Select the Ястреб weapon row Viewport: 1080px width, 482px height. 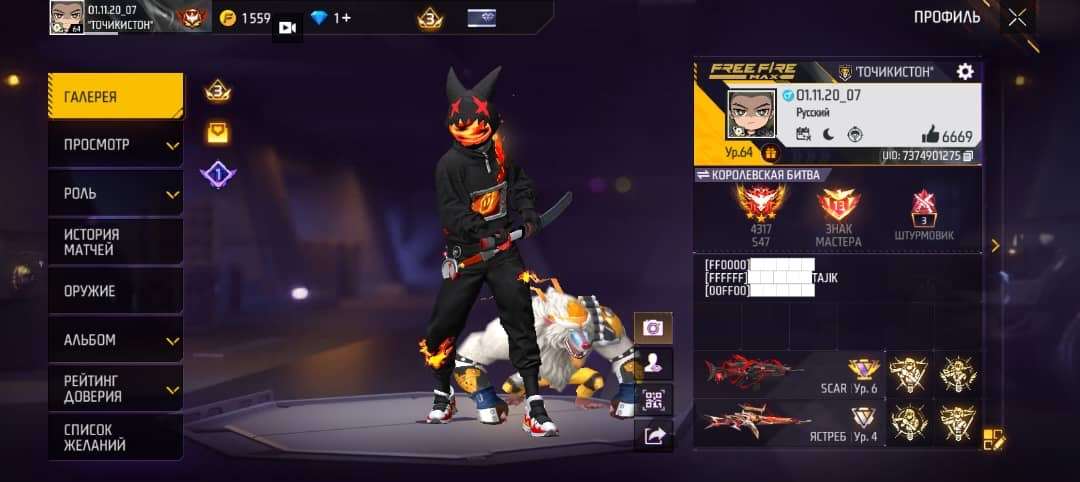(790, 422)
